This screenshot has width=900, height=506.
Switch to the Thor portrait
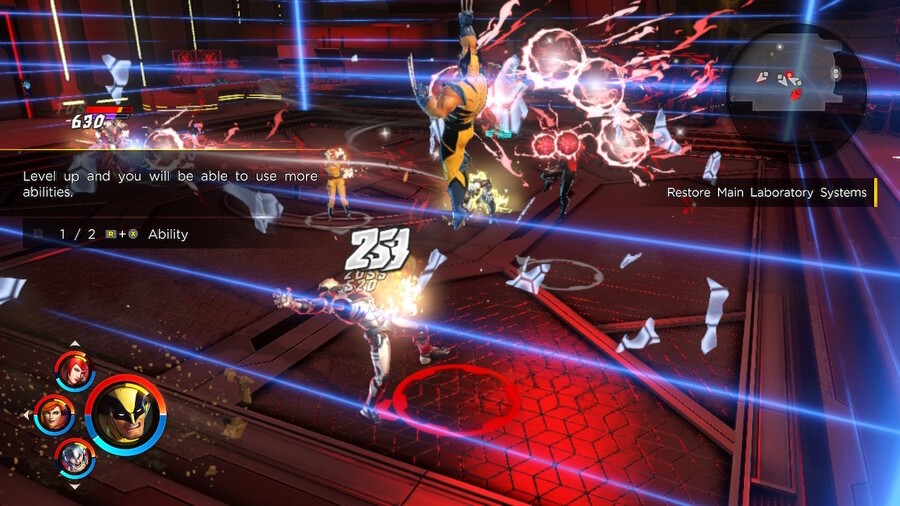[x=75, y=457]
